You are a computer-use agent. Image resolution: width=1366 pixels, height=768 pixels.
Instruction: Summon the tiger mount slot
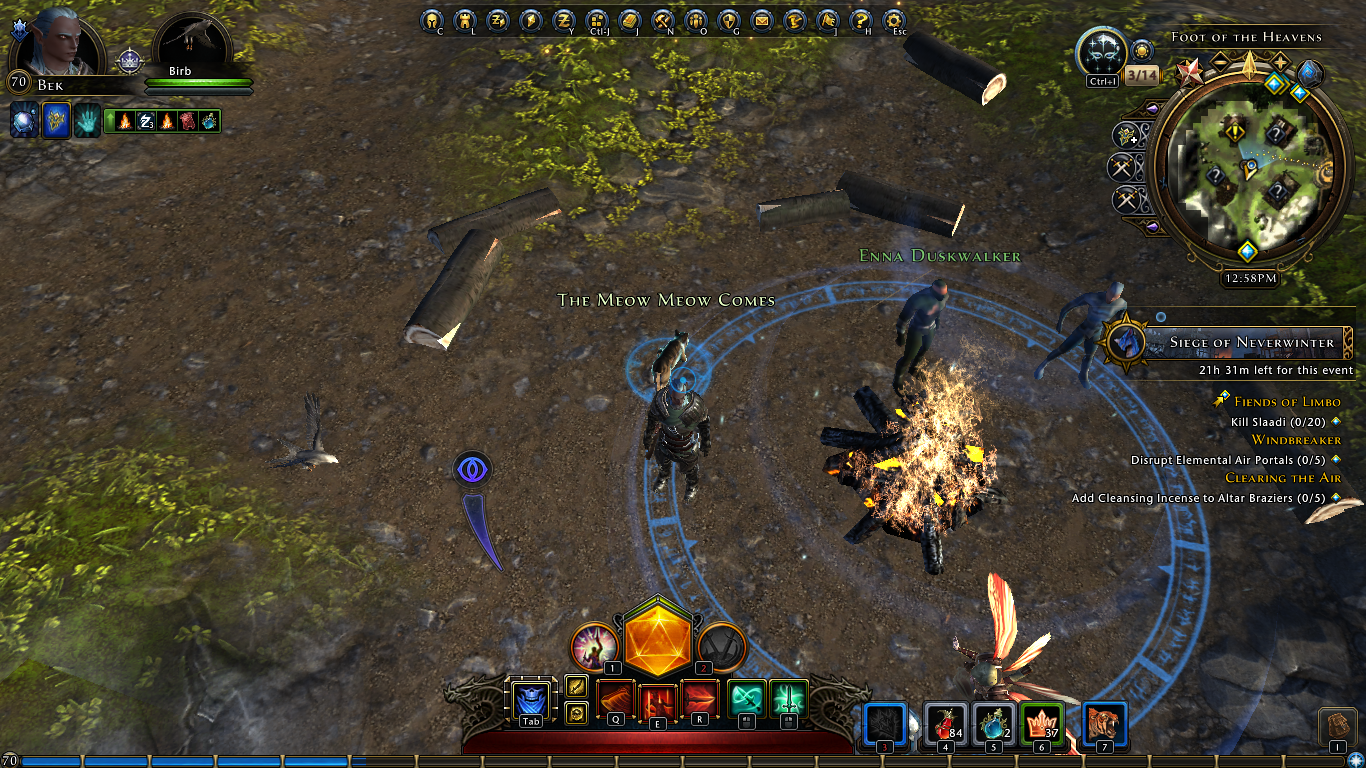1104,723
